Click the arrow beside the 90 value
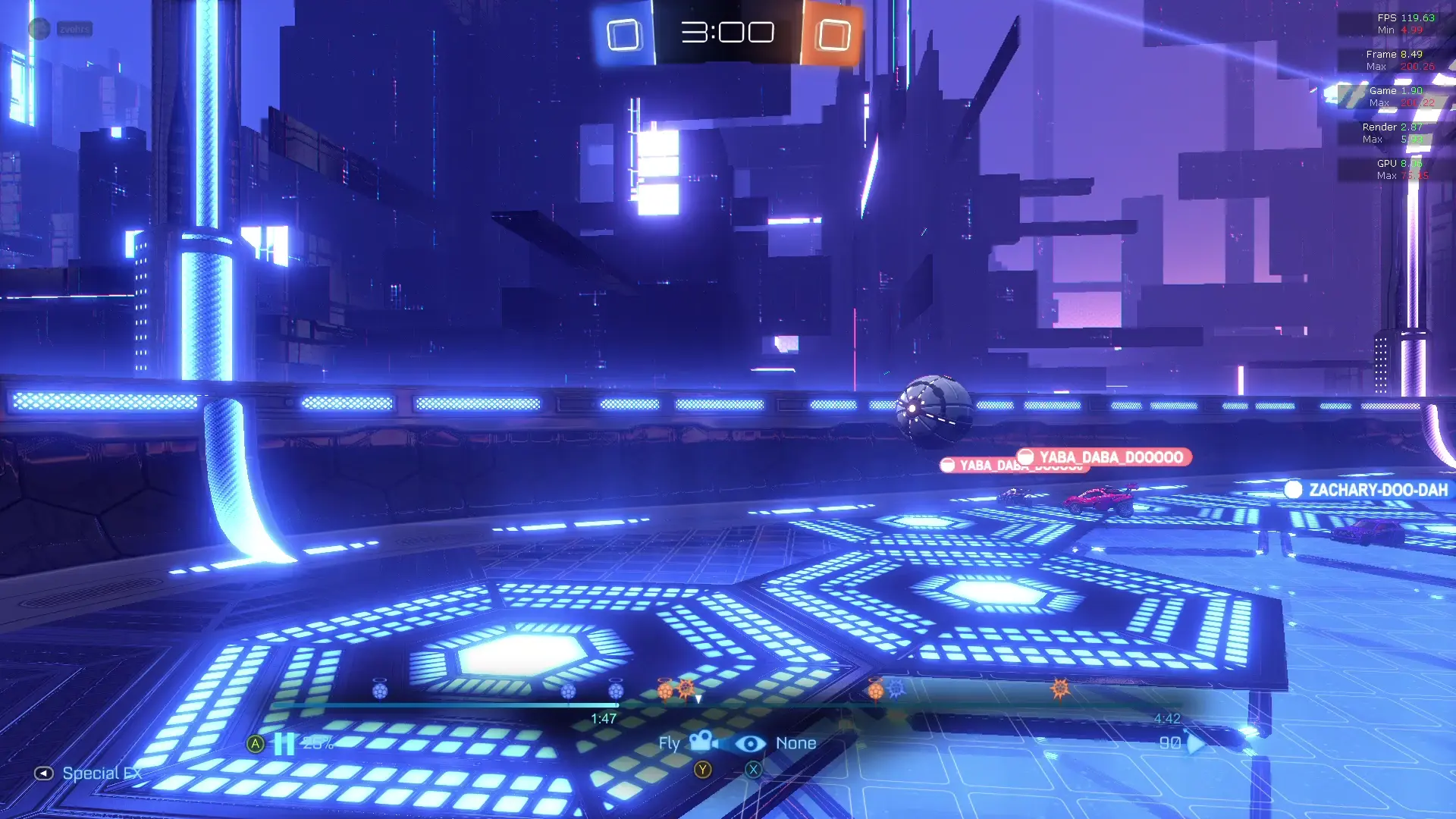The width and height of the screenshot is (1456, 819). click(x=1195, y=743)
